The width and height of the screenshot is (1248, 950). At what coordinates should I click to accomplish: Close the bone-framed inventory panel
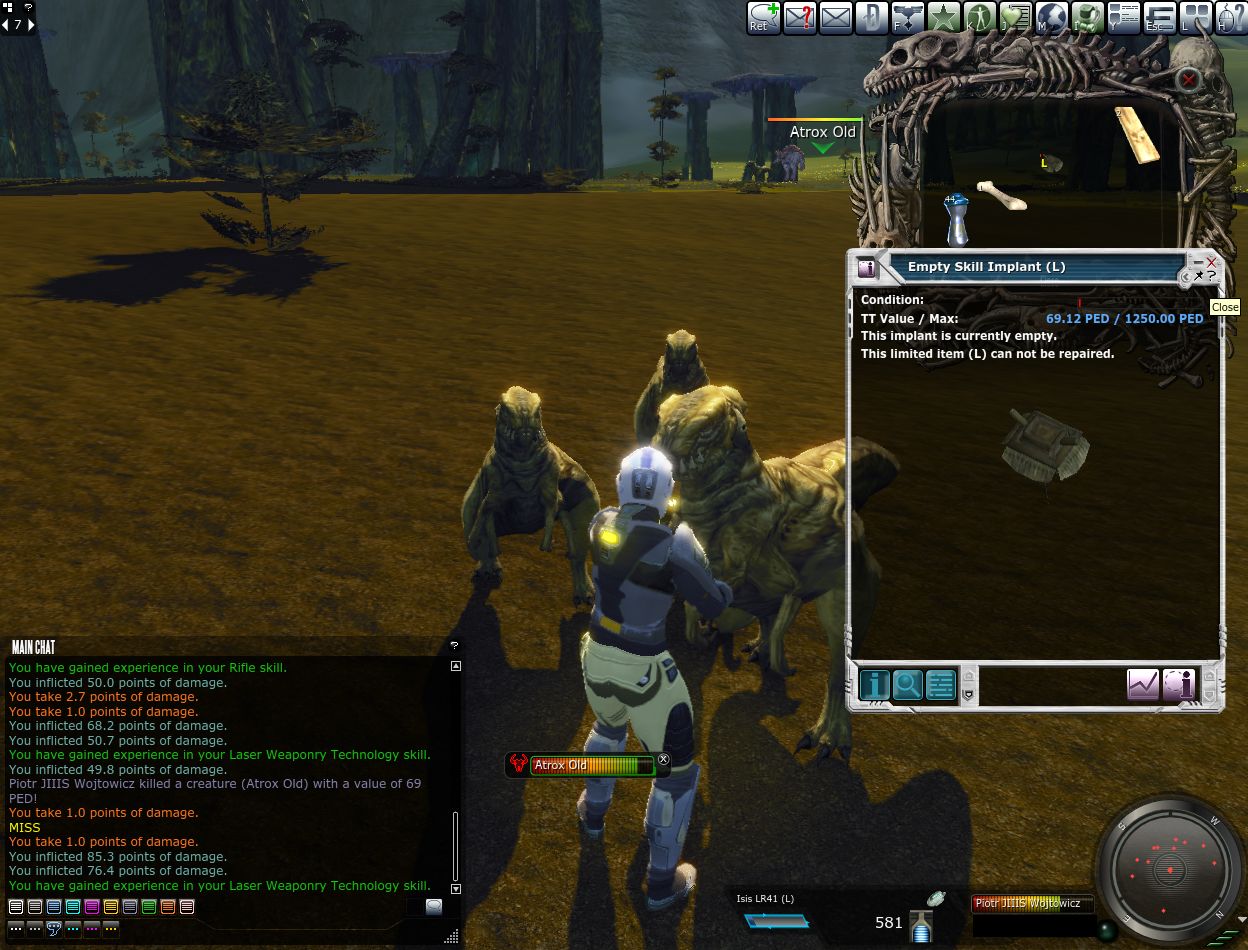tap(1188, 80)
